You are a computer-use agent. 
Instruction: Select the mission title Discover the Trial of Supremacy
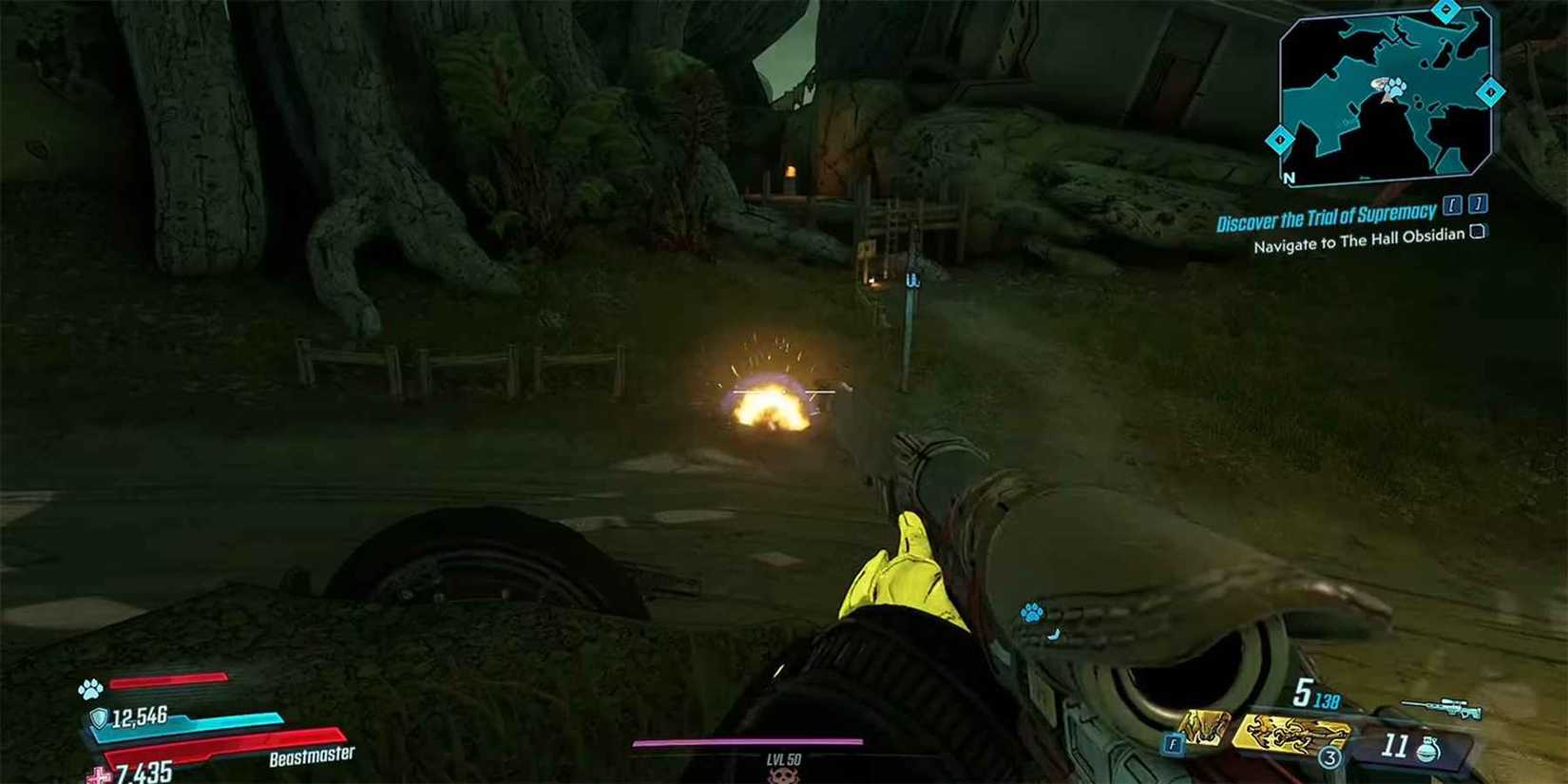1323,212
